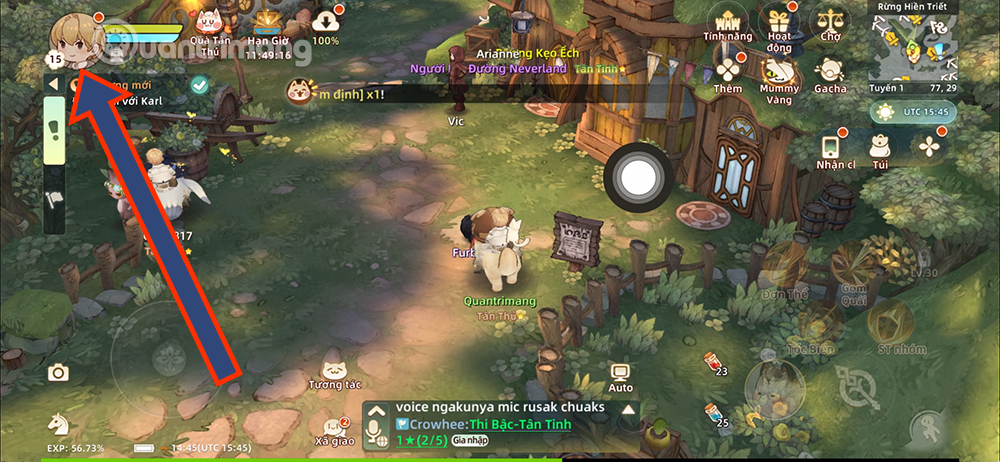Open the Chợ market

[829, 22]
